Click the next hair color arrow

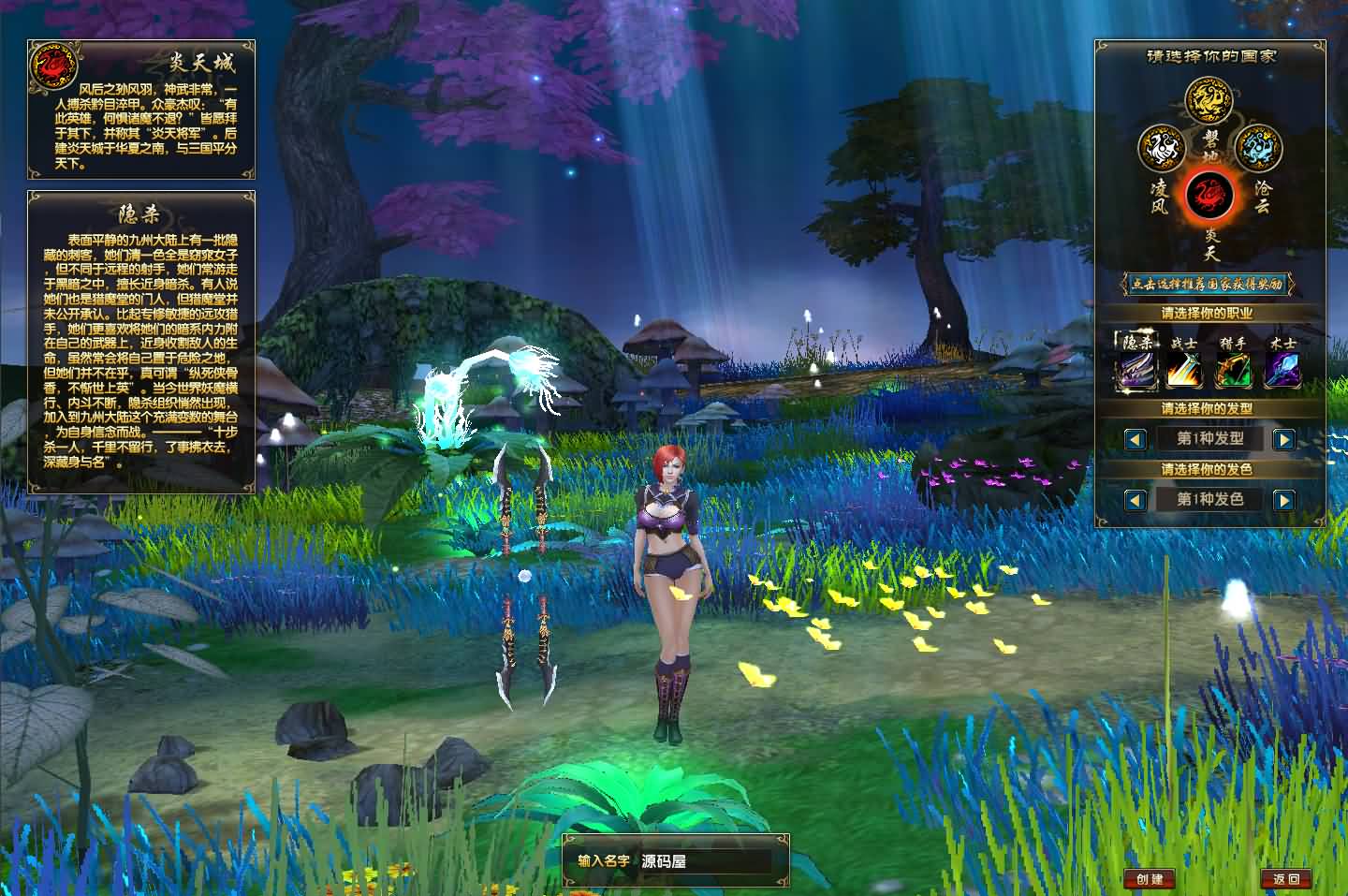point(1284,499)
